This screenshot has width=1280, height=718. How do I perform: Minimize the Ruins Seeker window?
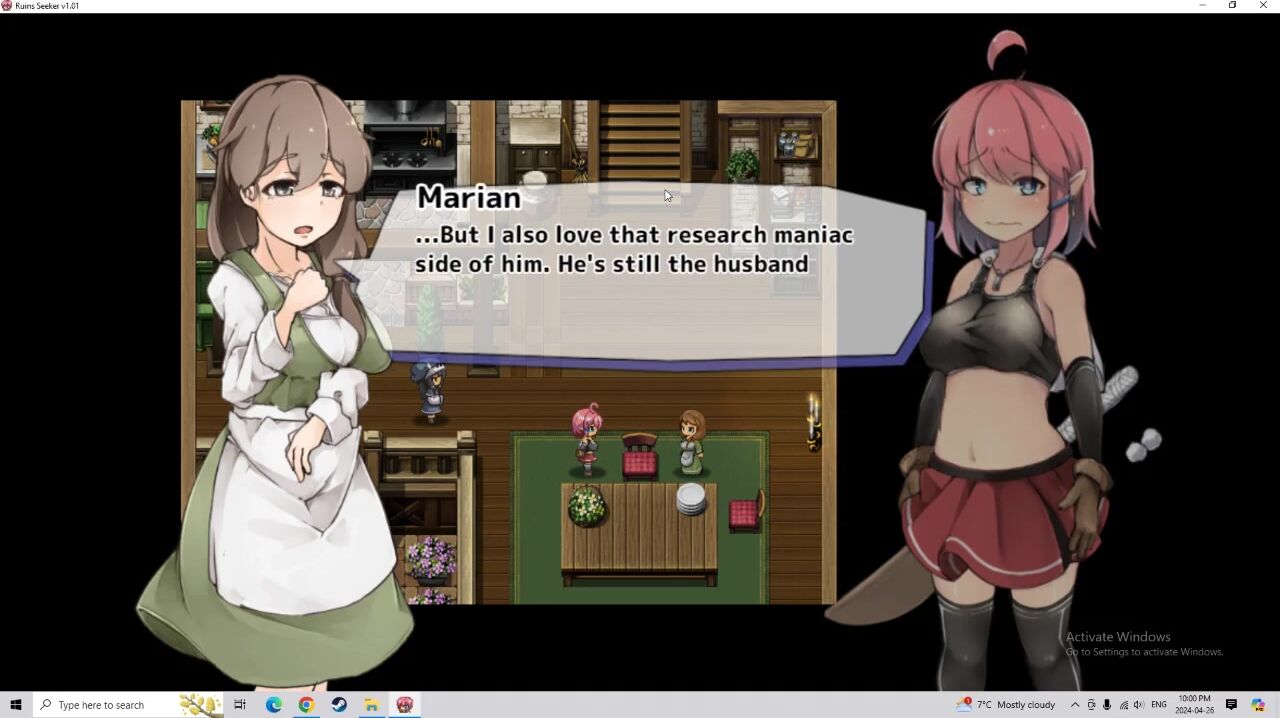[x=1202, y=6]
